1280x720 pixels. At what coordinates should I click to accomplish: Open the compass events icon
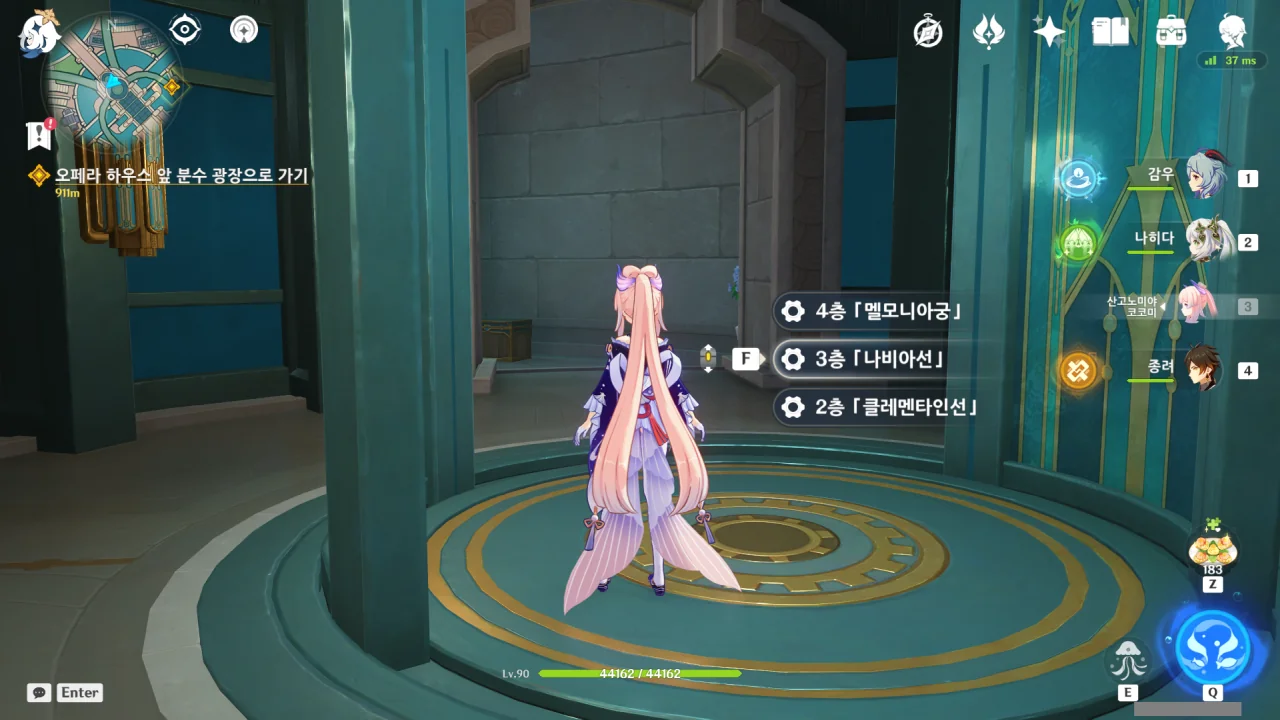(928, 32)
